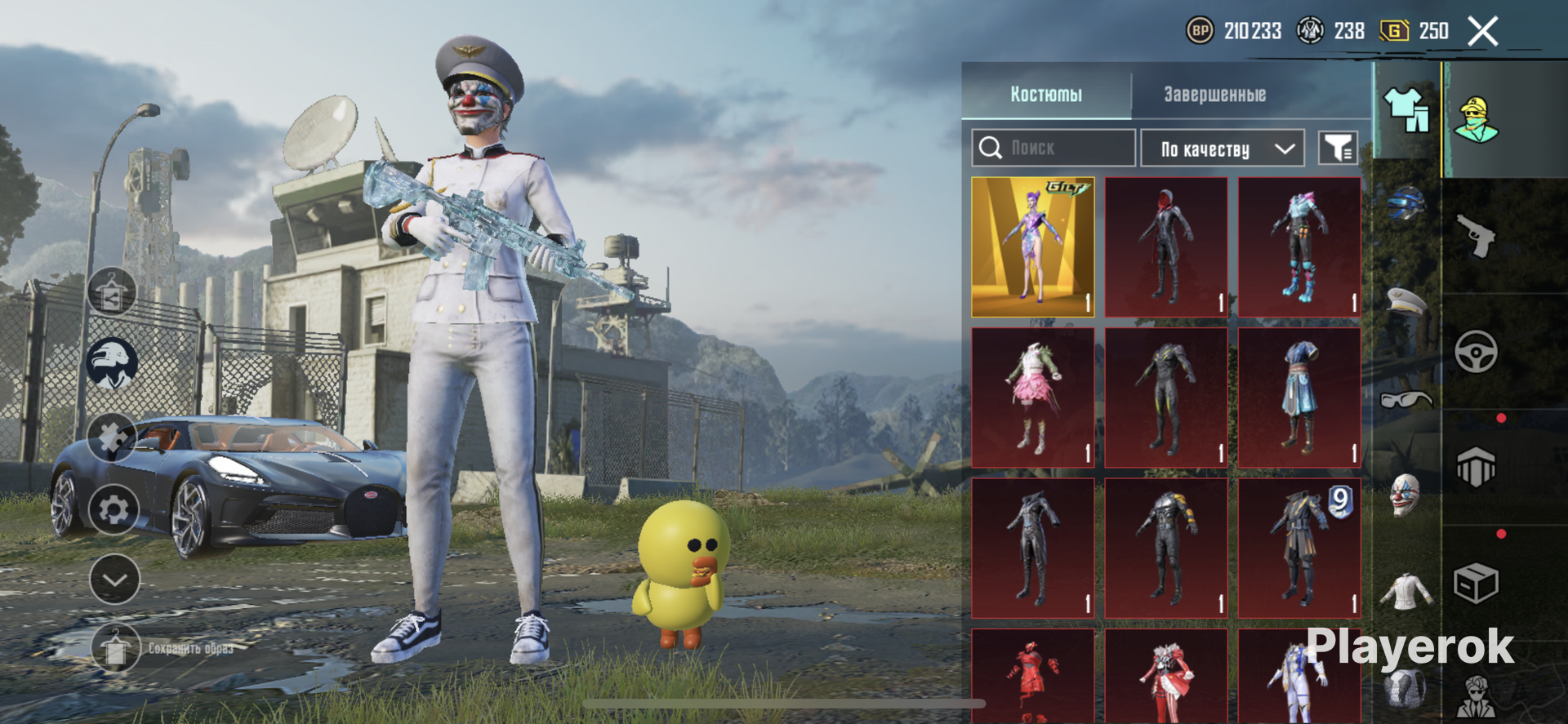Select the golden mythic costume with purple hair

(1033, 247)
